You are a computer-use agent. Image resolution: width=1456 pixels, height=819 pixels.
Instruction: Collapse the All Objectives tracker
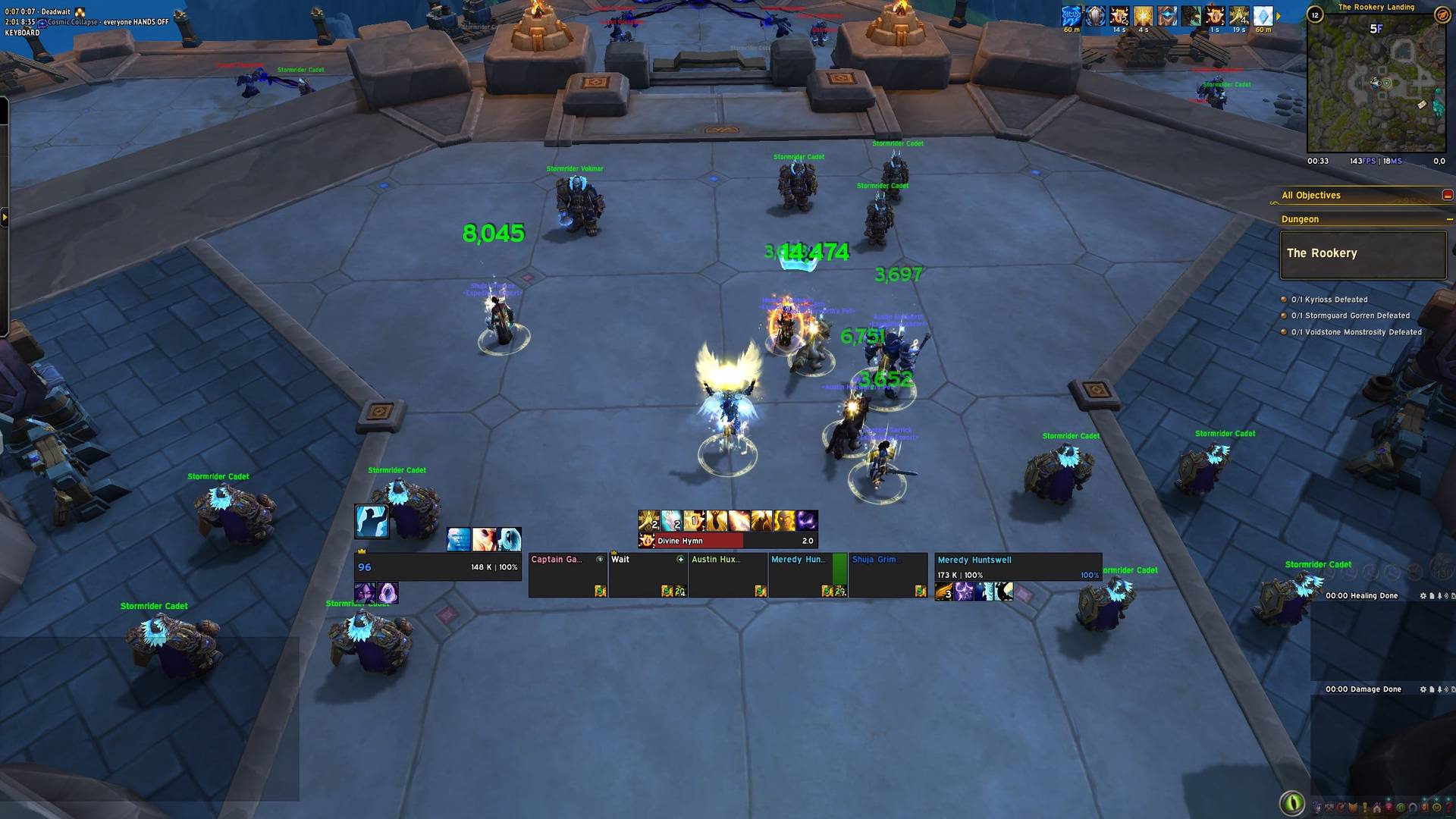click(1447, 195)
